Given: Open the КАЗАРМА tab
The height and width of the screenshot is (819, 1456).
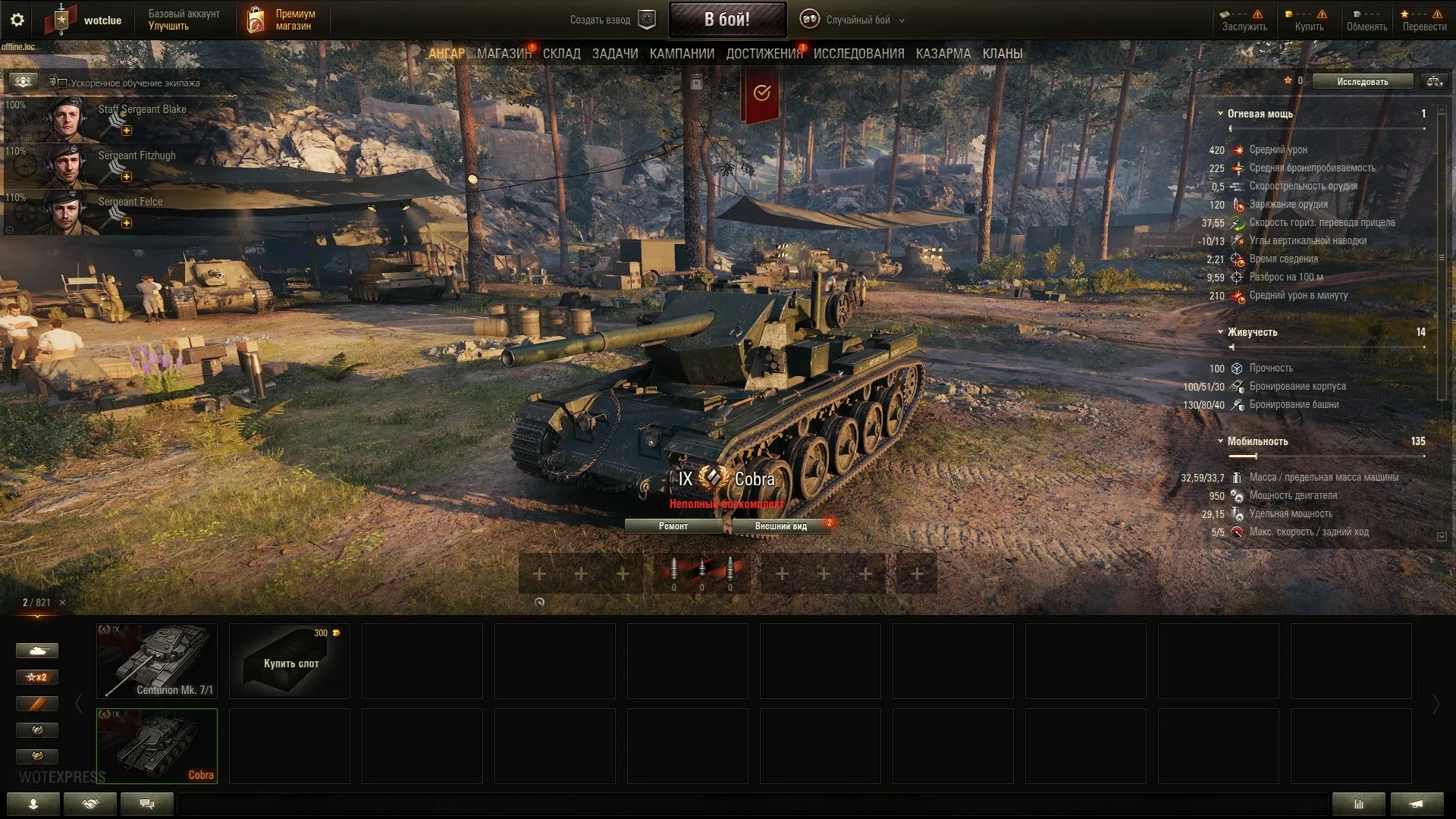Looking at the screenshot, I should tap(943, 54).
